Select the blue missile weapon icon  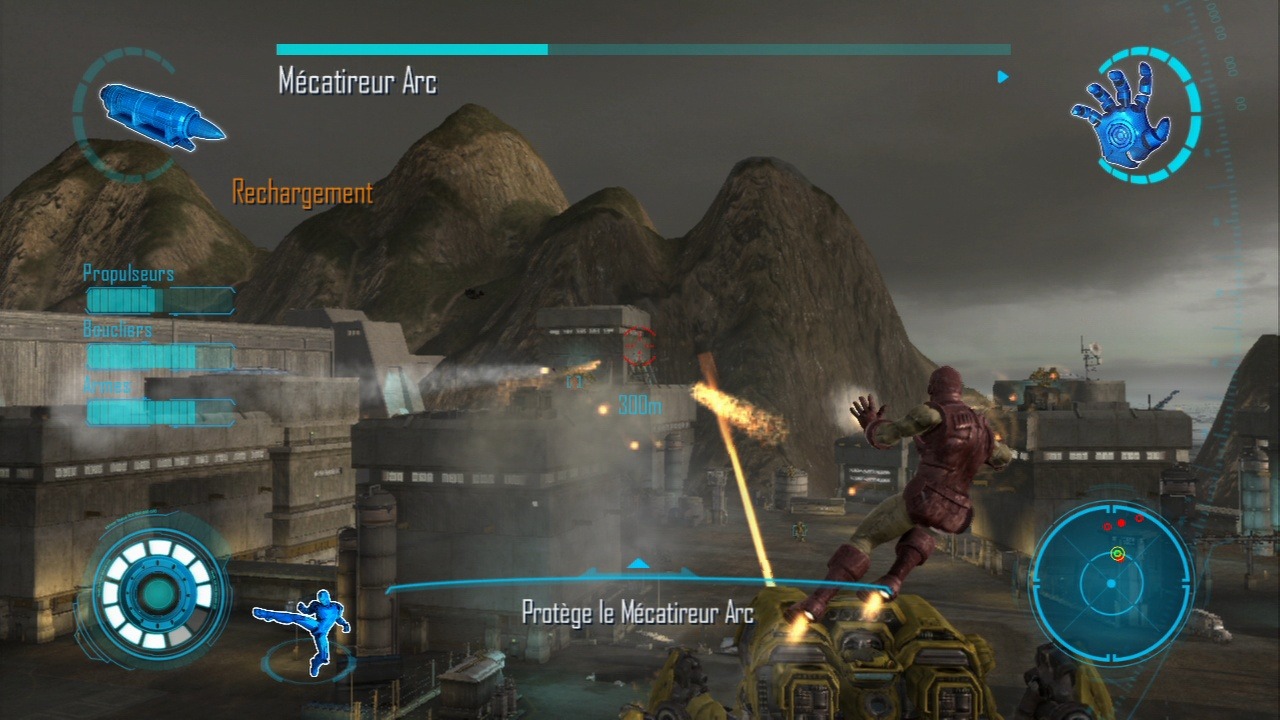pos(160,116)
